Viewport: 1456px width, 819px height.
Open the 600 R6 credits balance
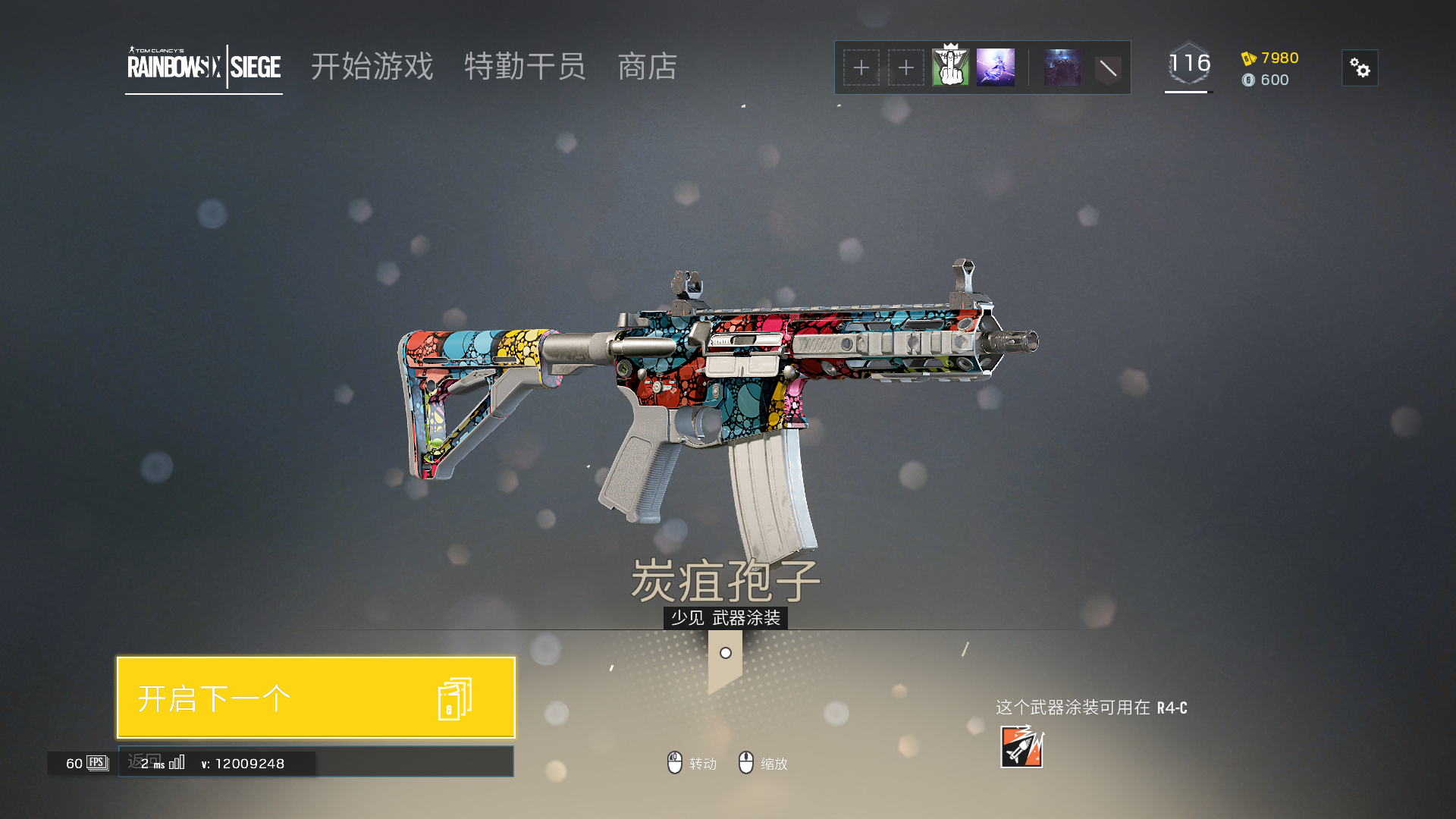pos(1266,80)
